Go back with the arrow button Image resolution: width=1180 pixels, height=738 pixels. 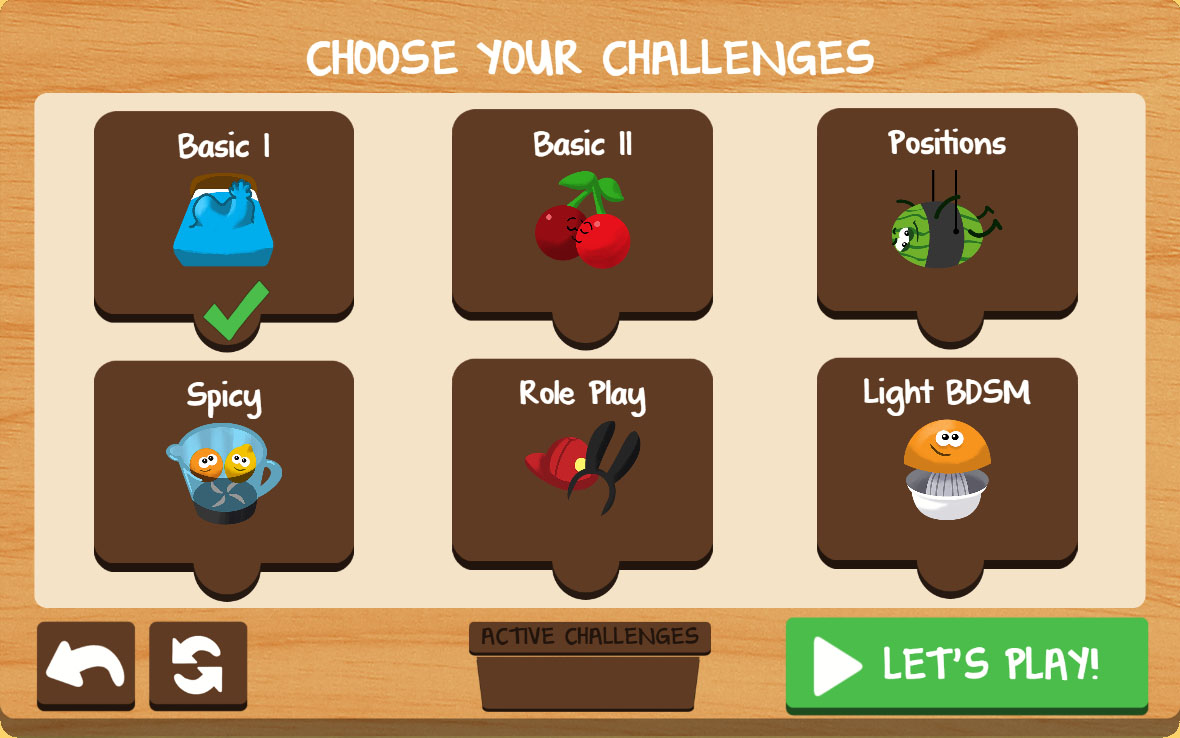tap(86, 665)
